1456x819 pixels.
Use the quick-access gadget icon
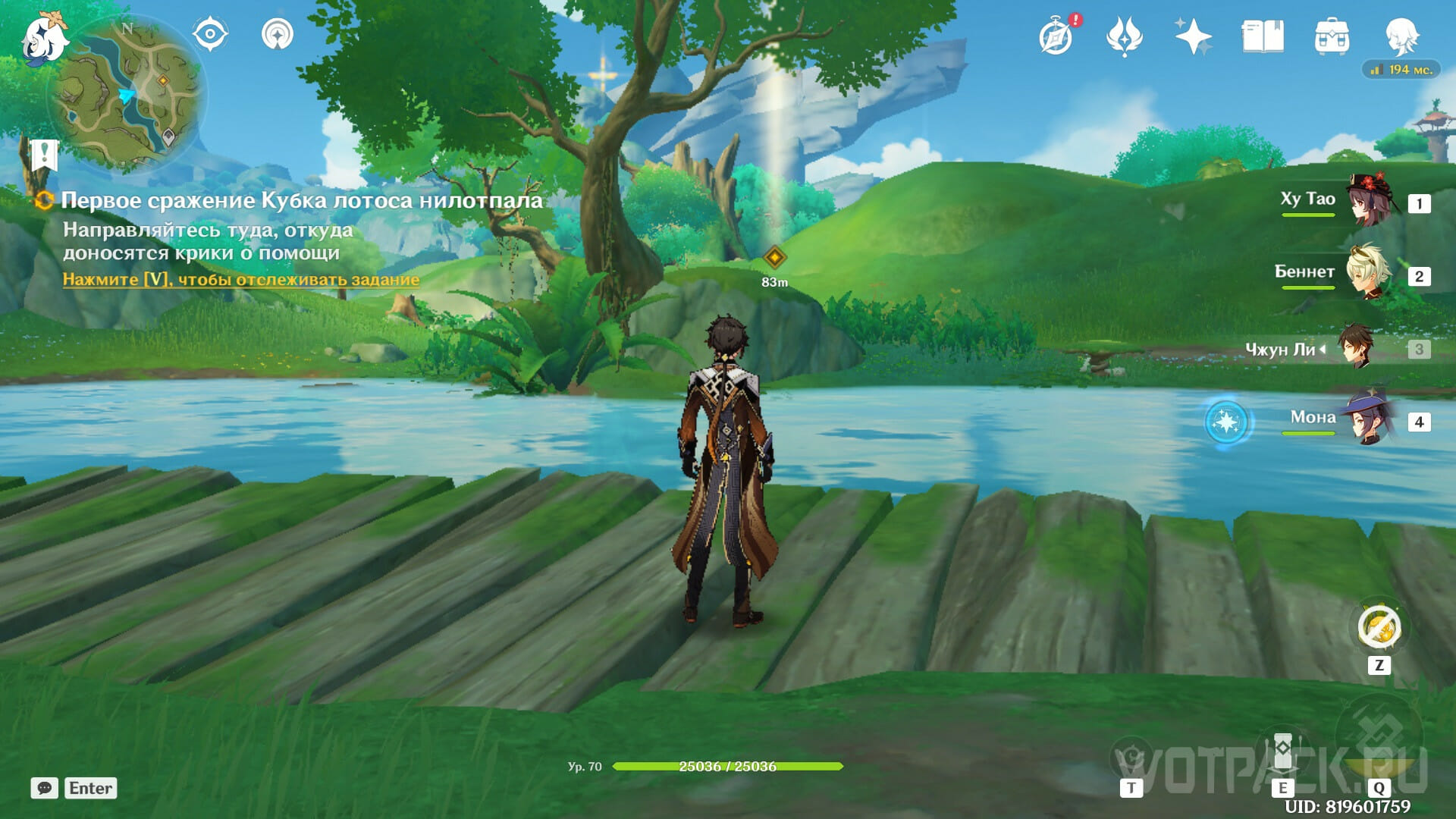pos(1379,628)
